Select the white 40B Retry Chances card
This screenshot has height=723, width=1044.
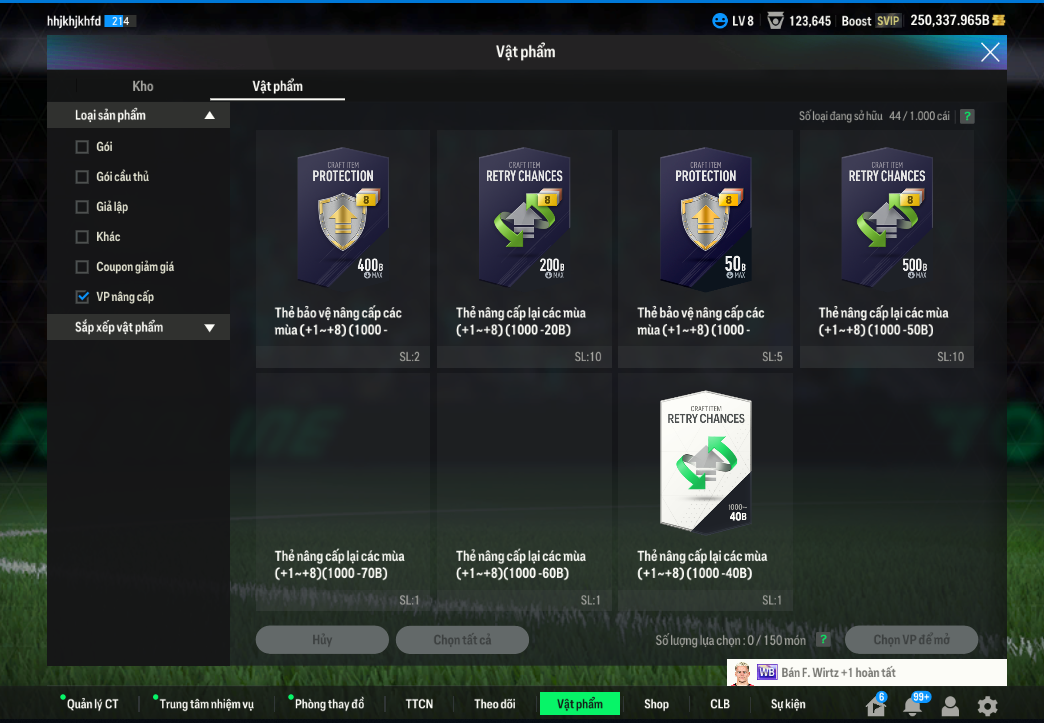point(705,460)
